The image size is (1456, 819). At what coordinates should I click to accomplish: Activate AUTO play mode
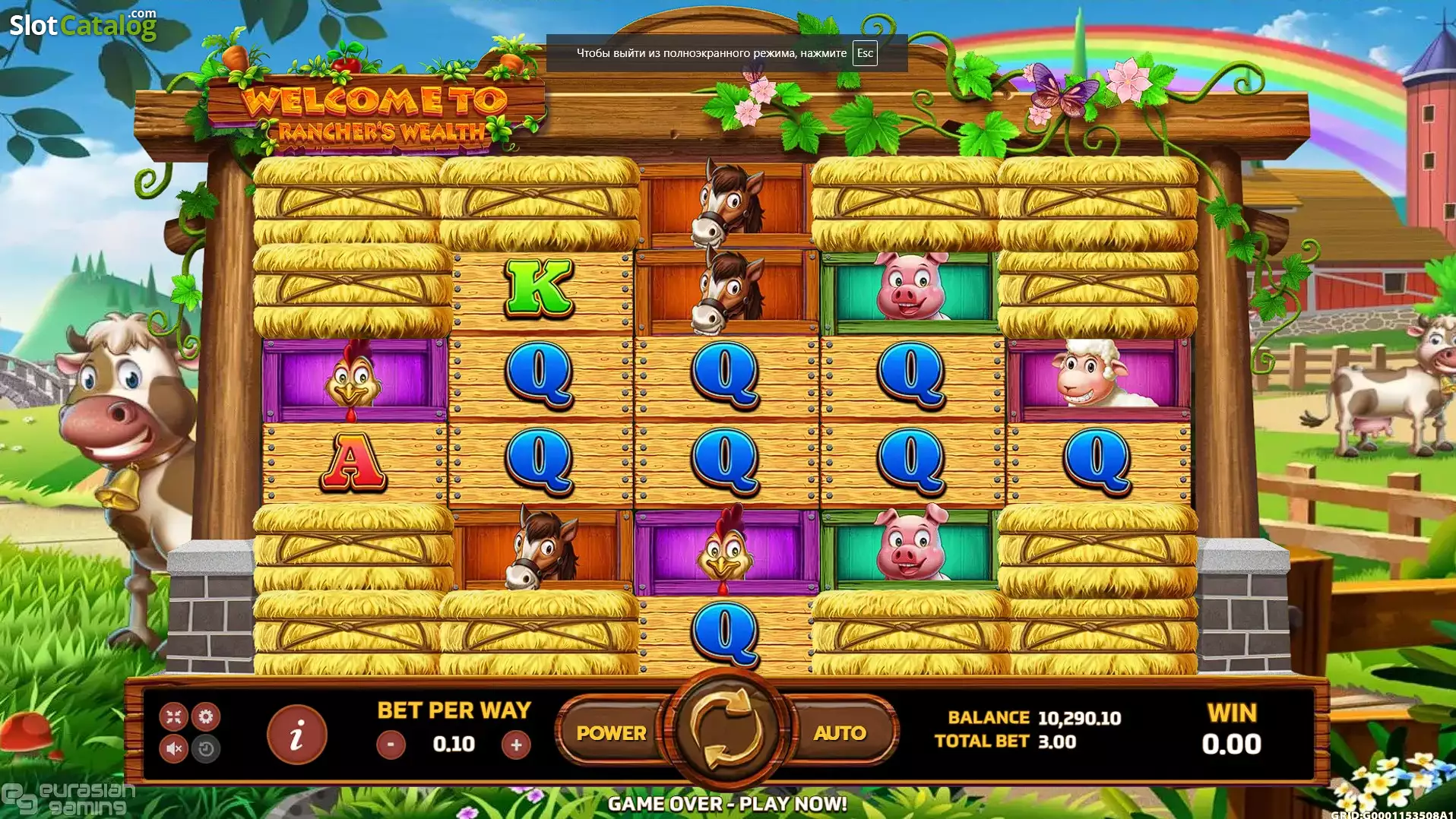[838, 733]
